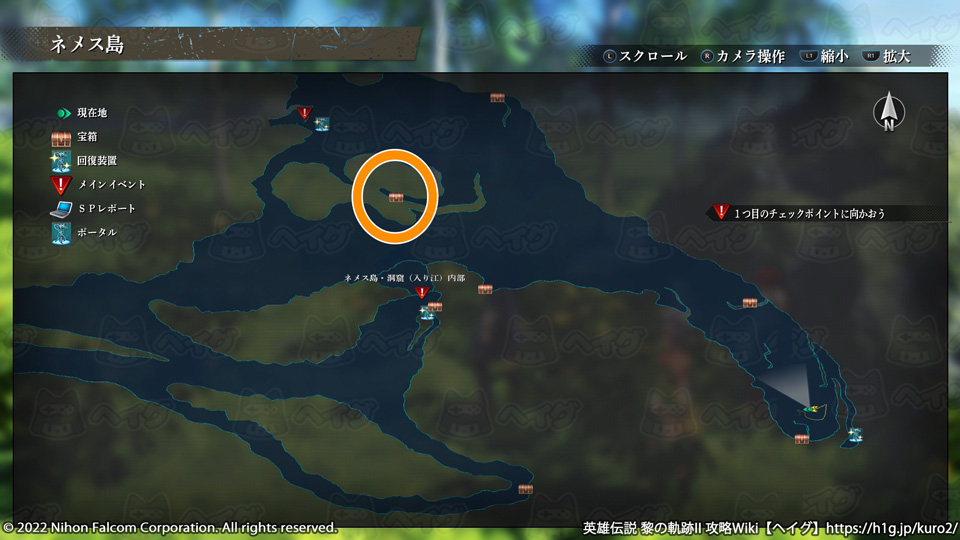Screen dimensions: 960x540
Task: Click the north compass indicator
Action: click(888, 111)
